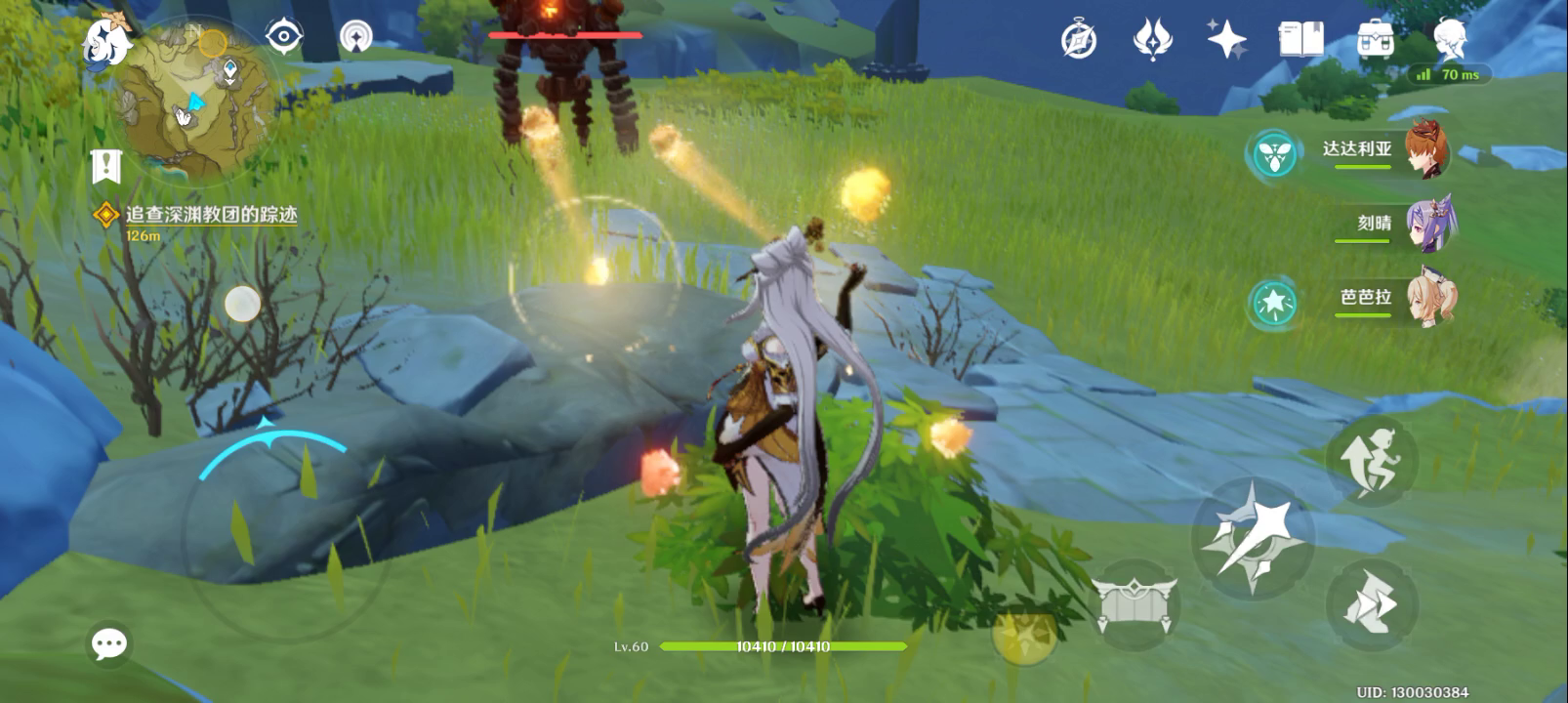Tap the jump button

pos(1371,460)
